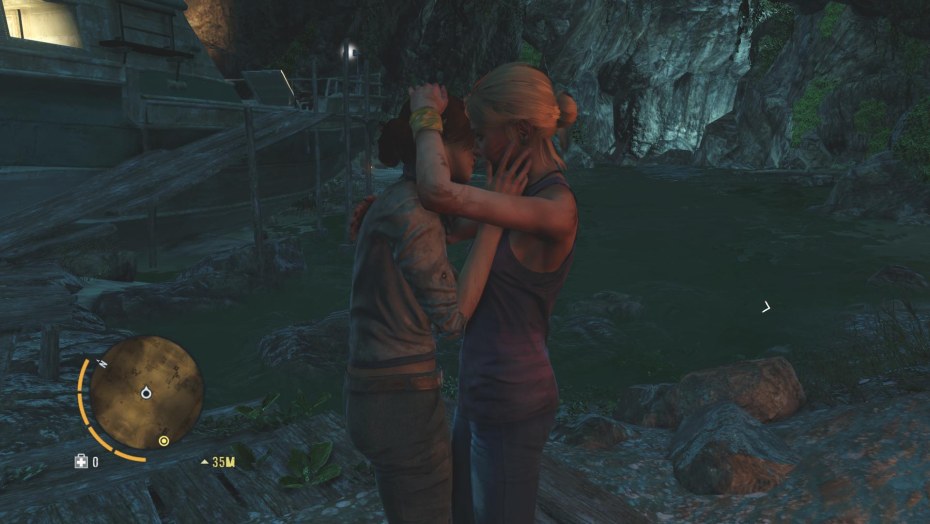Select the yellow objective marker on minimap
The image size is (930, 524).
tap(164, 440)
